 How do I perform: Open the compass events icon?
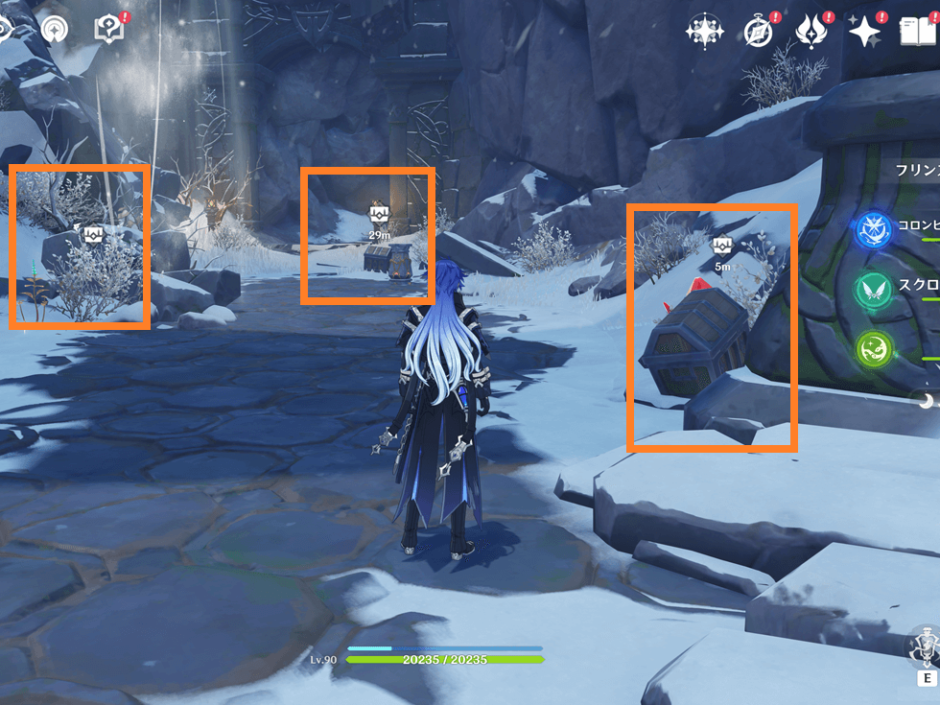759,31
